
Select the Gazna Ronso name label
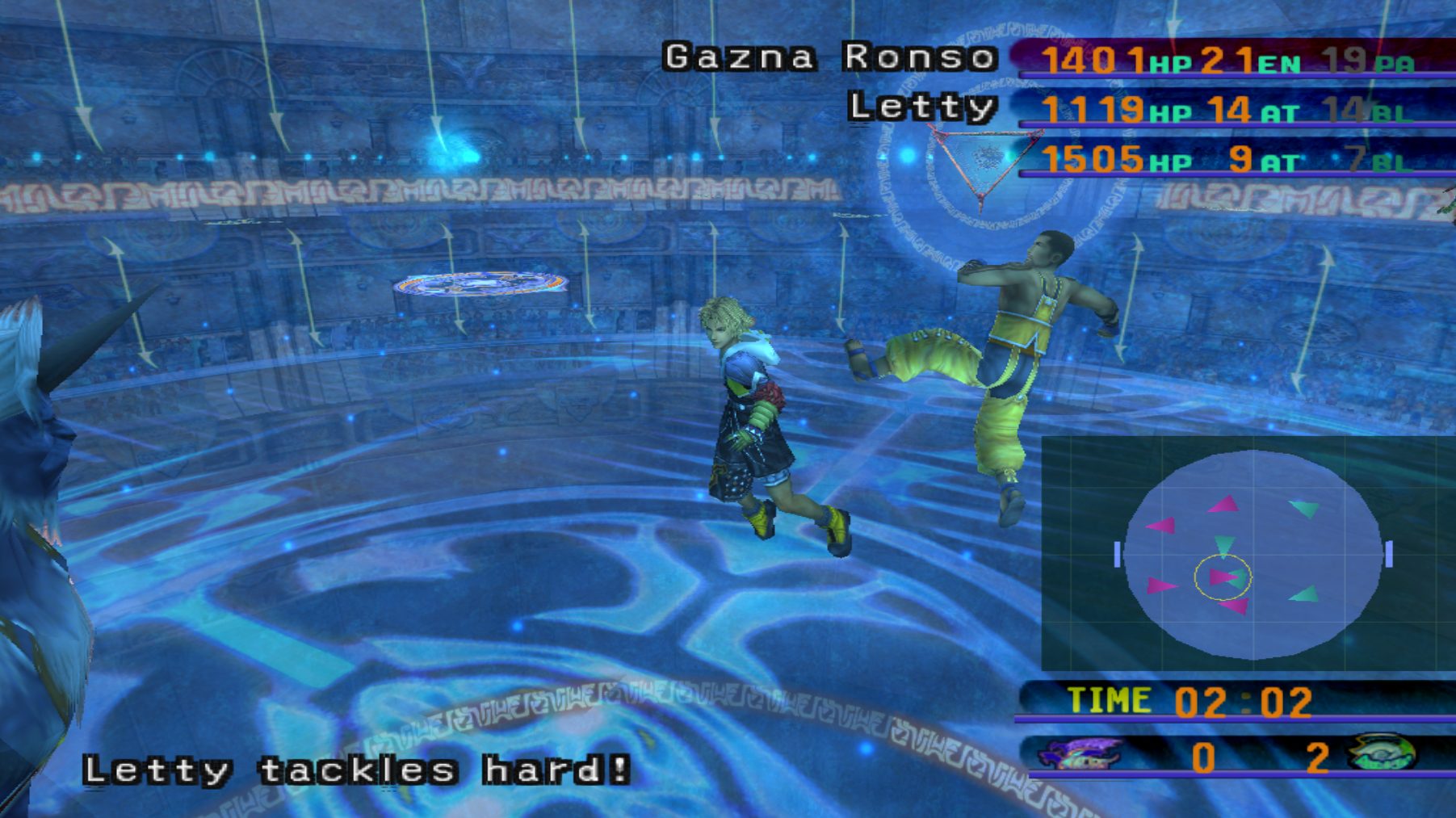(x=829, y=57)
